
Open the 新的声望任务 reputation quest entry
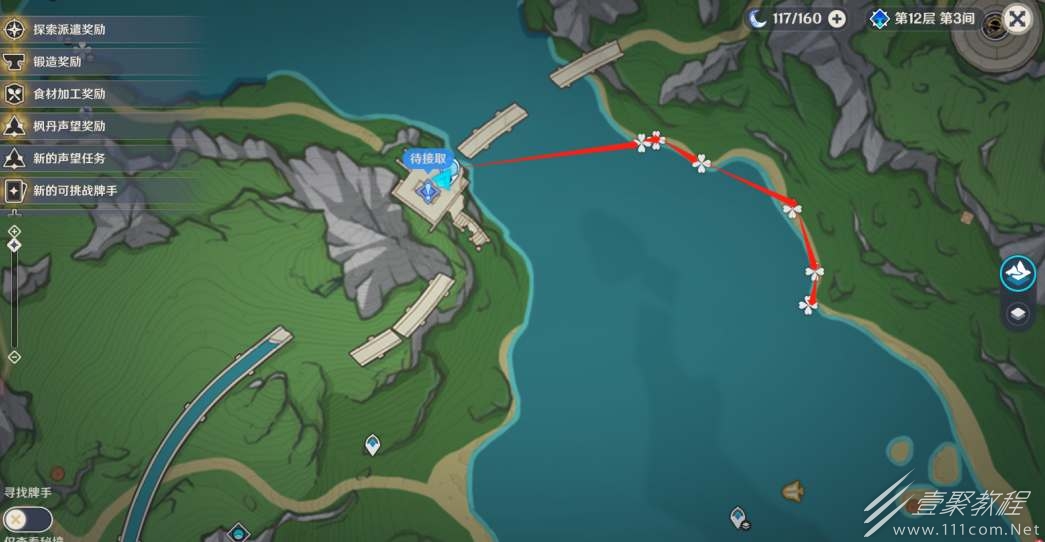[68, 158]
